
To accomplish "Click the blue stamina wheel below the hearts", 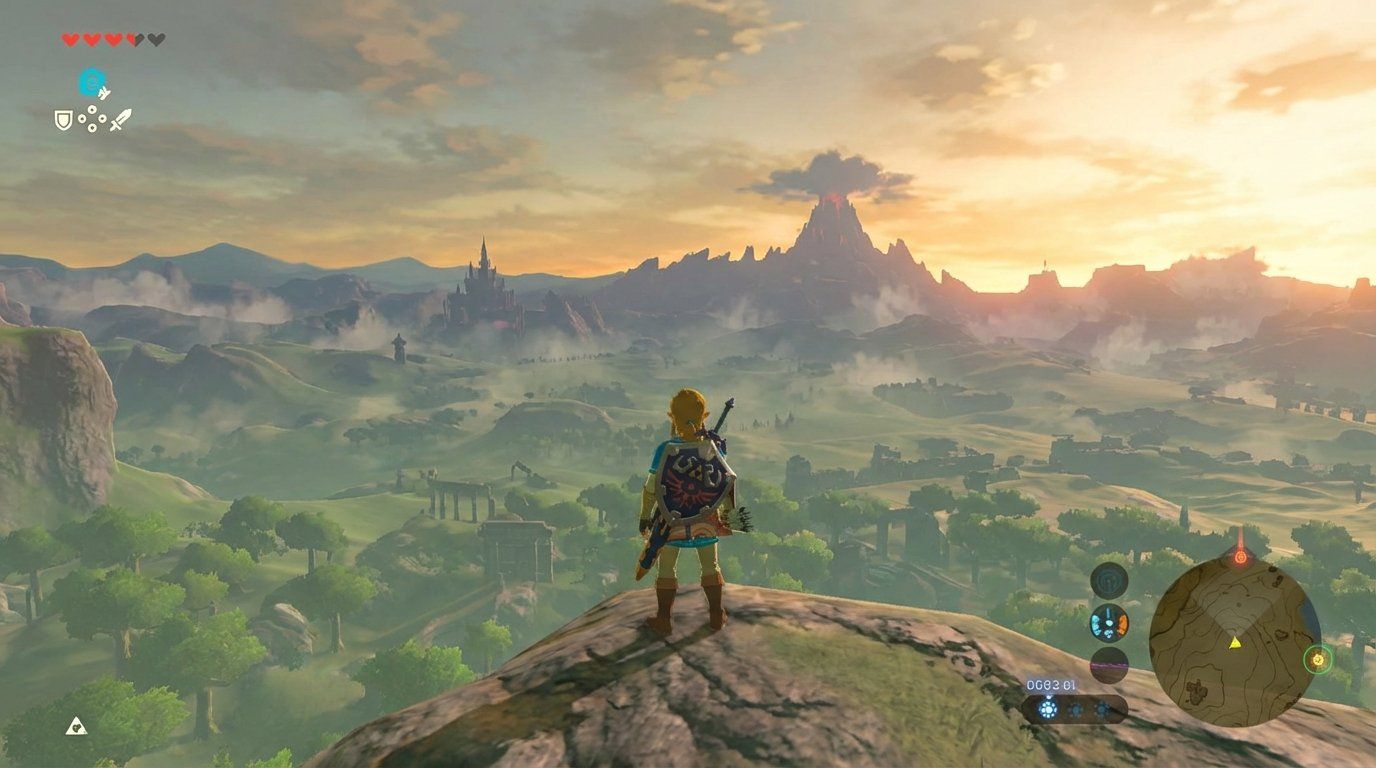I will point(93,80).
